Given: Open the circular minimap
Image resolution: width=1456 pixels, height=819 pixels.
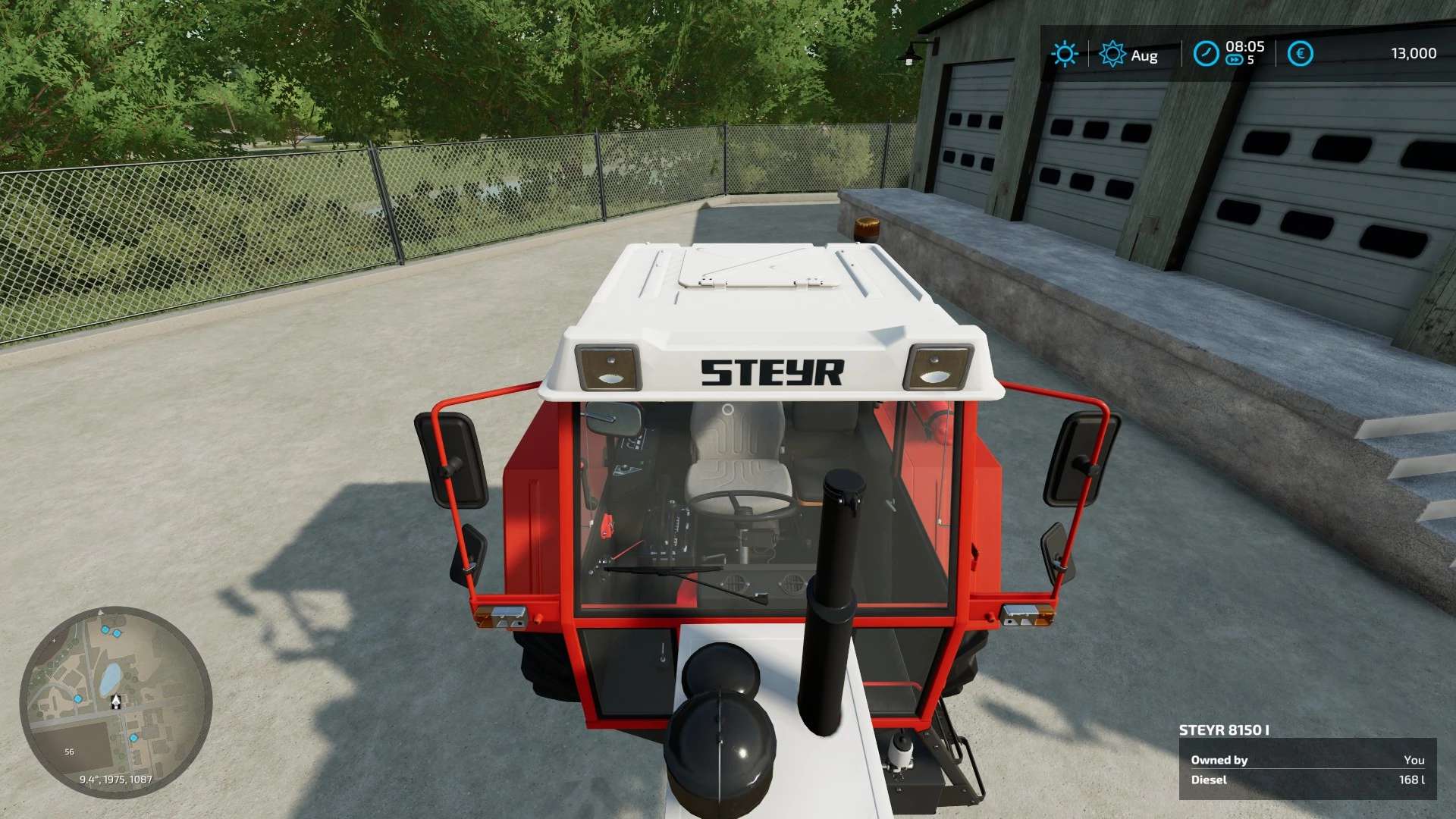Looking at the screenshot, I should pyautogui.click(x=115, y=702).
